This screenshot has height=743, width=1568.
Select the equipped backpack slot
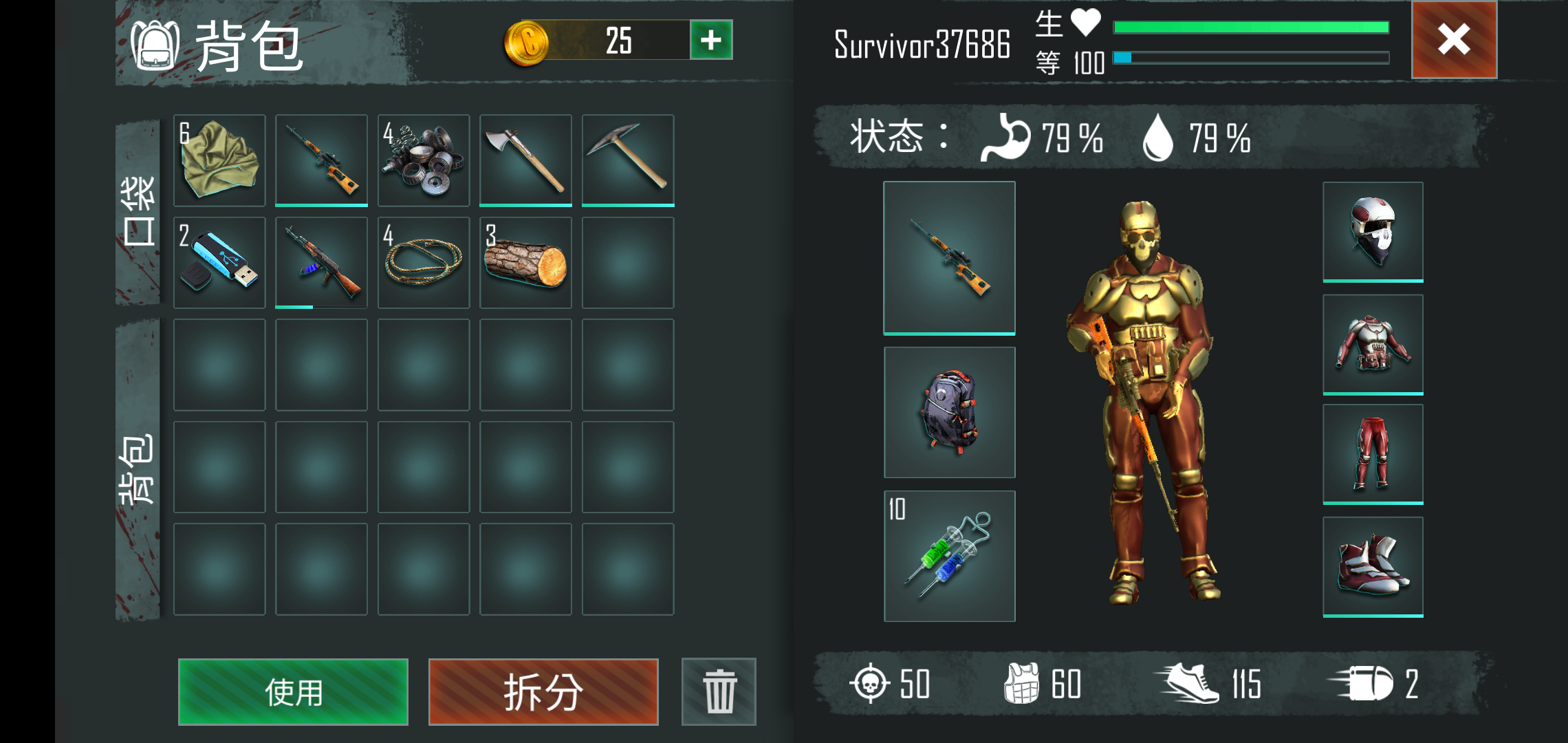[x=949, y=412]
